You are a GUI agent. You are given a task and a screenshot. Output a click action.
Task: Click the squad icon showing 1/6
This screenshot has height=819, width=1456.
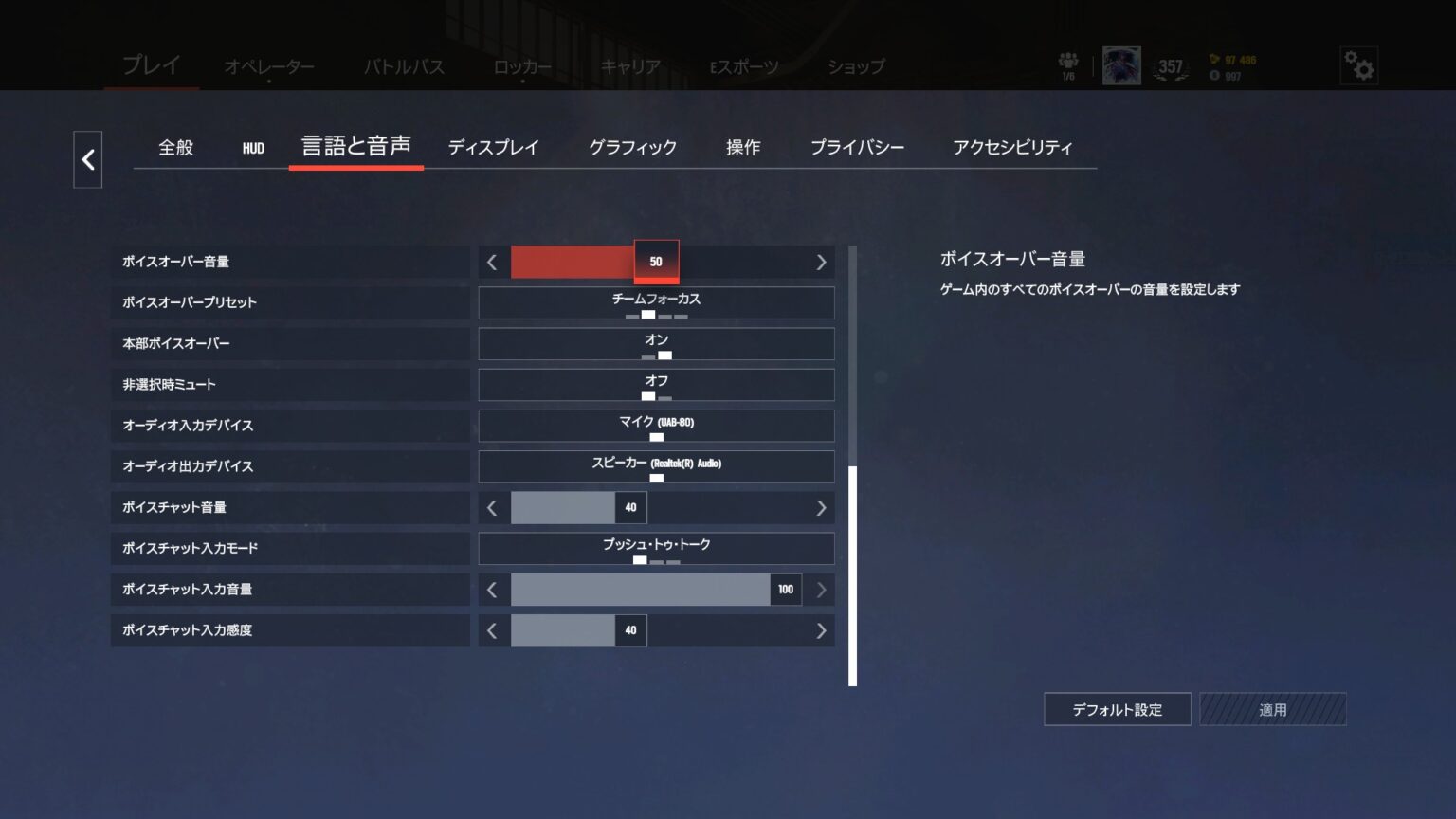pyautogui.click(x=1068, y=64)
